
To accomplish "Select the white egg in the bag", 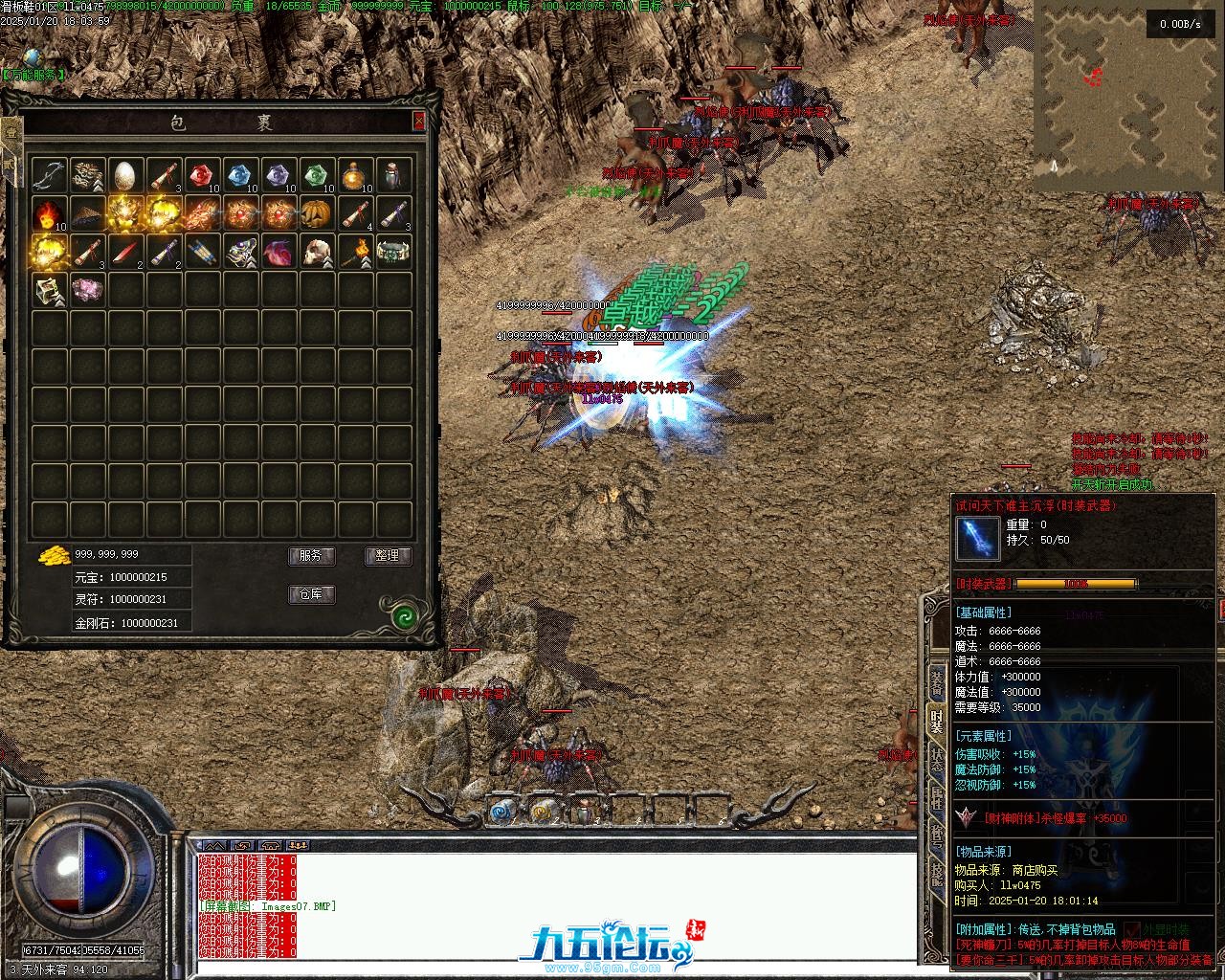I will tap(125, 175).
